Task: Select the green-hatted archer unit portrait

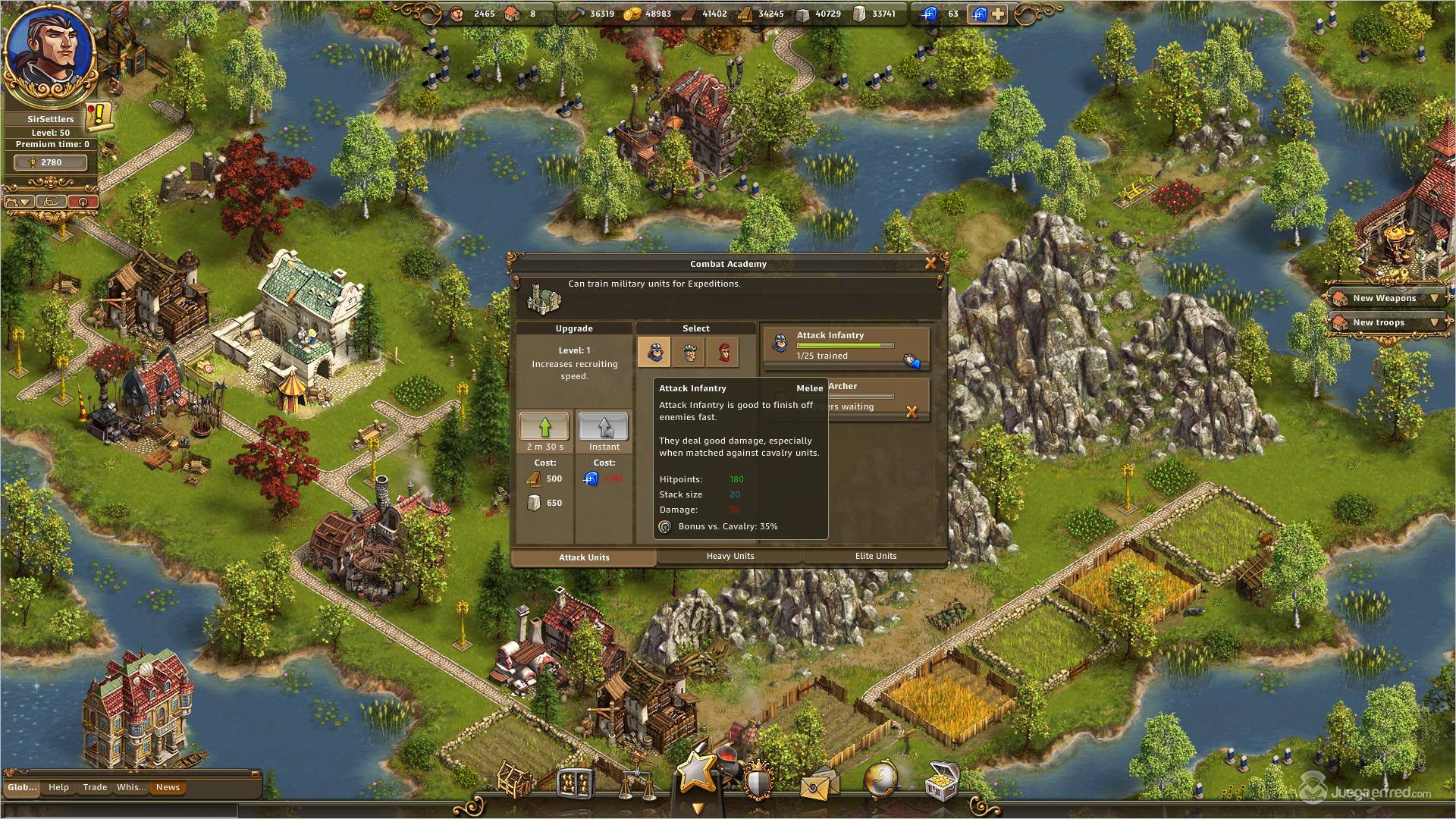Action: click(689, 352)
